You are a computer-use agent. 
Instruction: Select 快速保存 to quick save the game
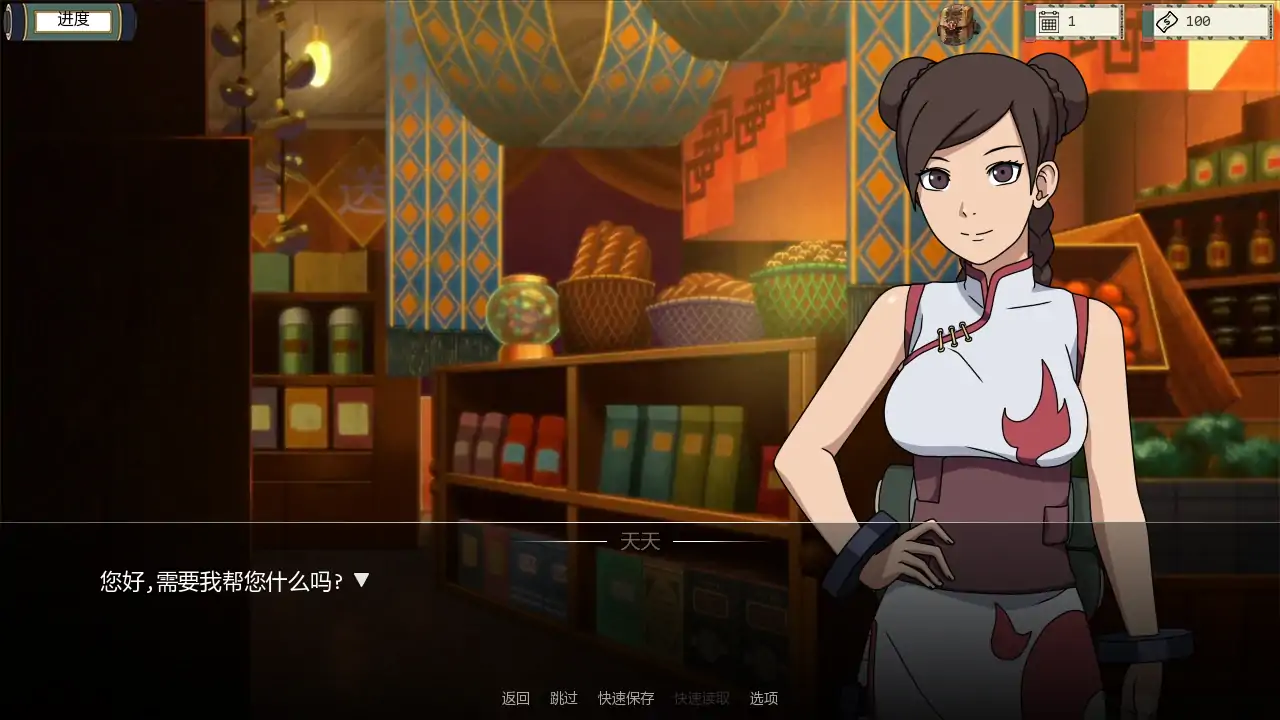point(625,698)
